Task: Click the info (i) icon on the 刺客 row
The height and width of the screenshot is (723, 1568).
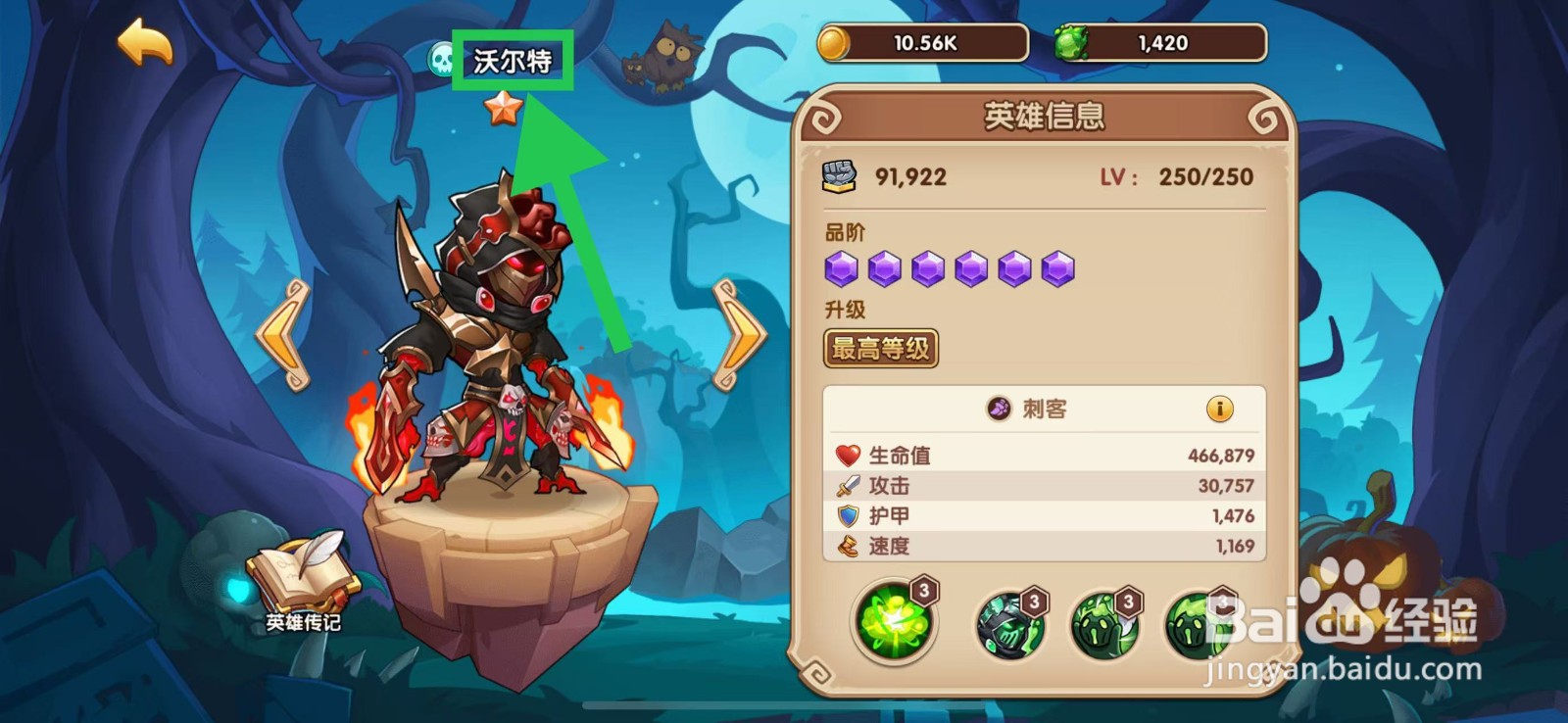Action: tap(1222, 410)
